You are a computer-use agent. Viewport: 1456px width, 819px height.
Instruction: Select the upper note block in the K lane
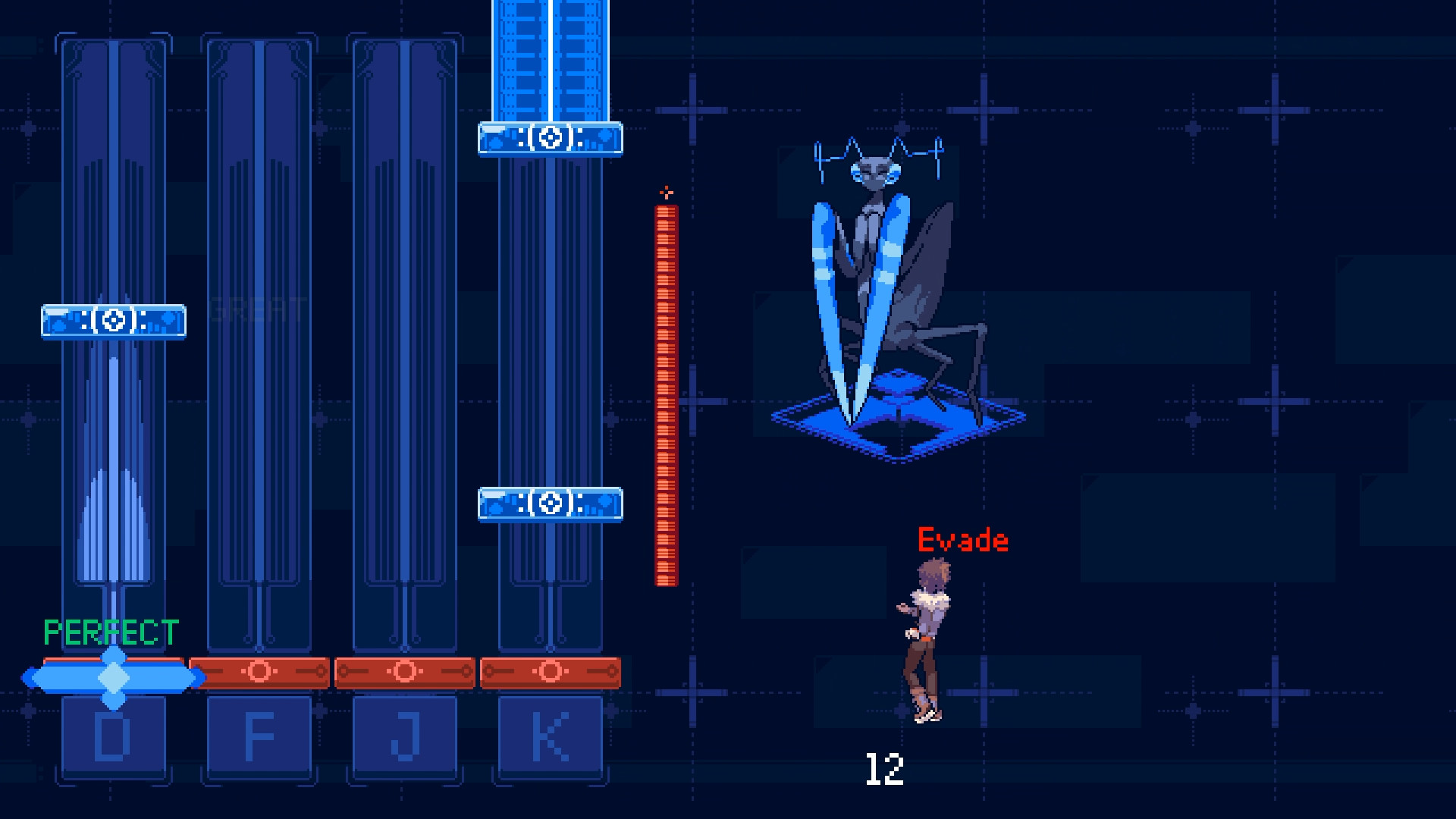click(x=548, y=138)
